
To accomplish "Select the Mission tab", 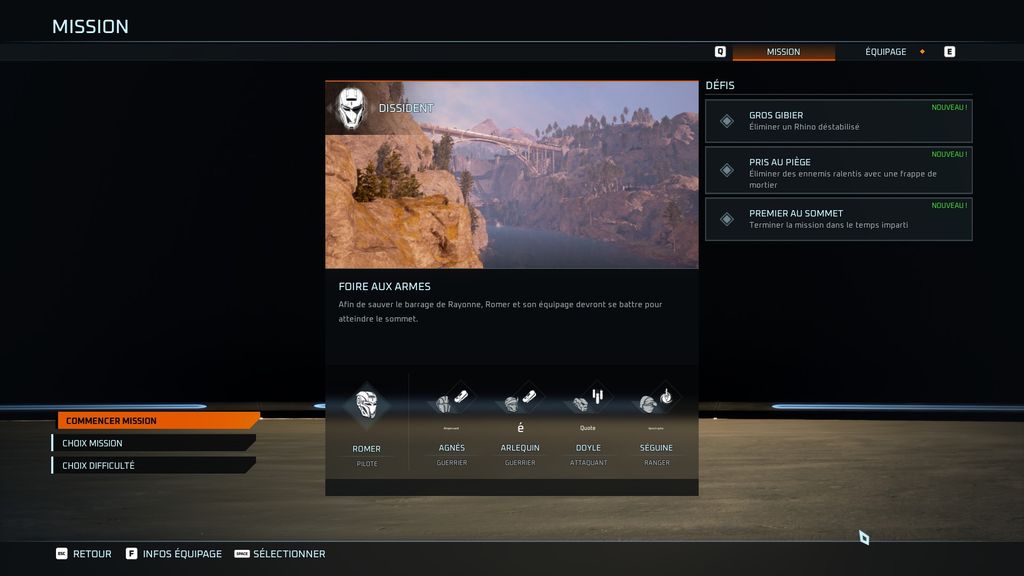I will (x=783, y=52).
